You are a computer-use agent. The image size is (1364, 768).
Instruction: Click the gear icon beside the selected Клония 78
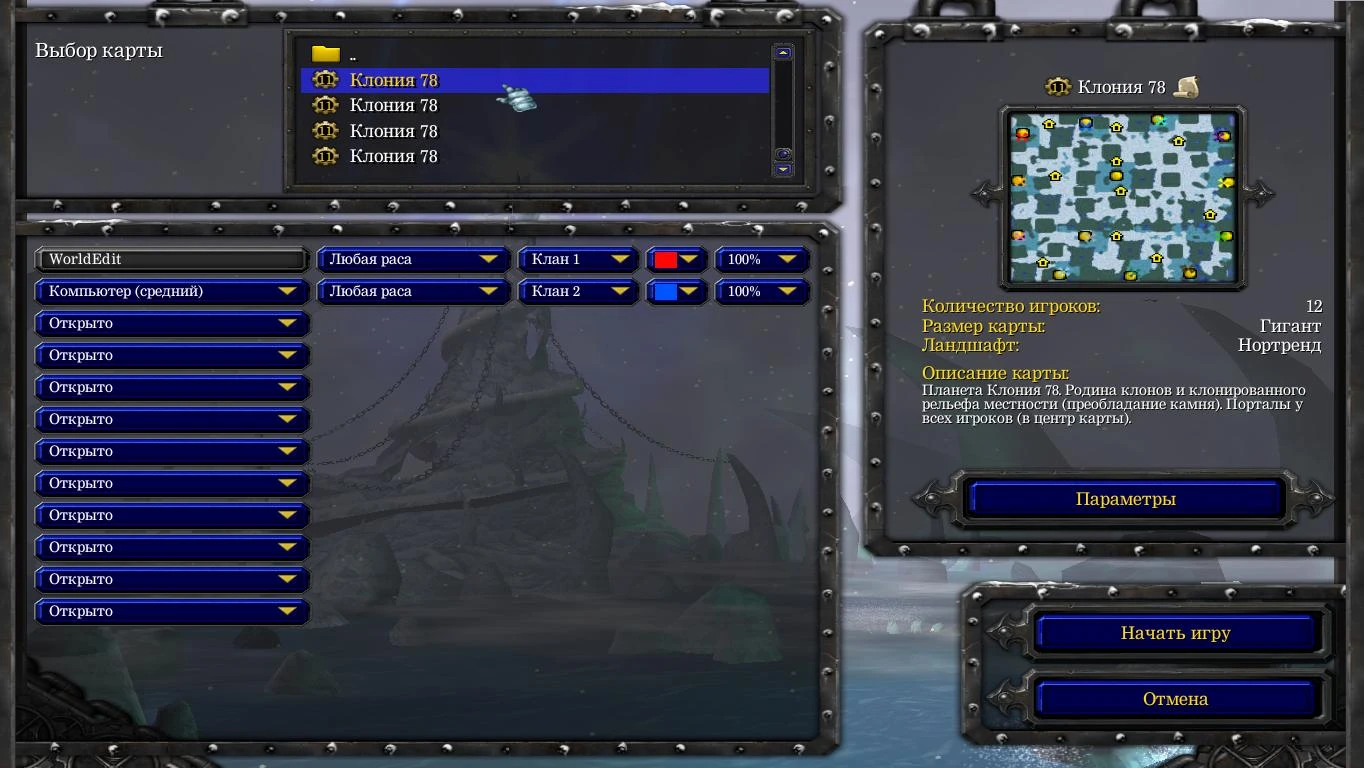coord(326,80)
